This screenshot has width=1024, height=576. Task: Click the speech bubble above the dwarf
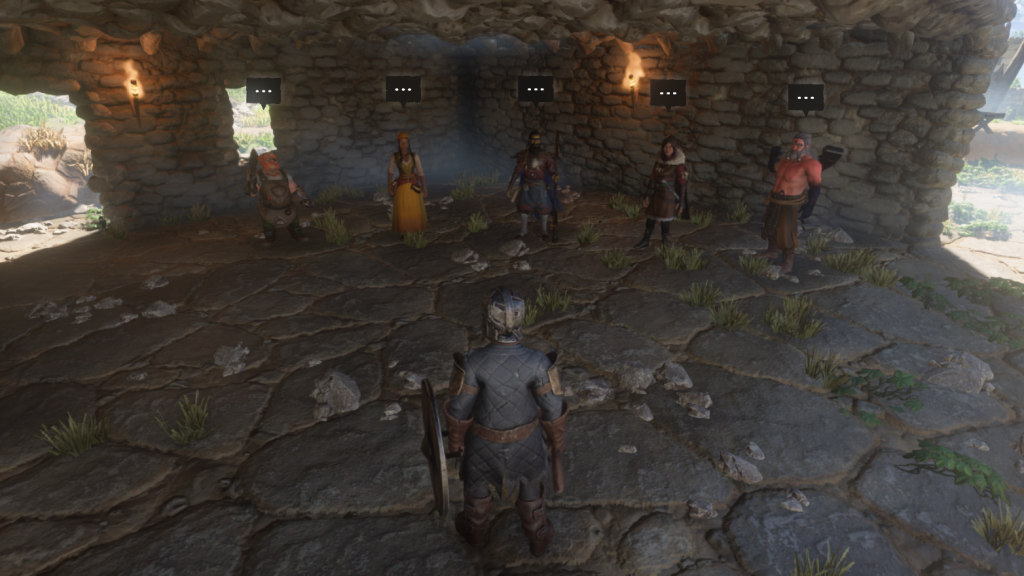coord(263,92)
